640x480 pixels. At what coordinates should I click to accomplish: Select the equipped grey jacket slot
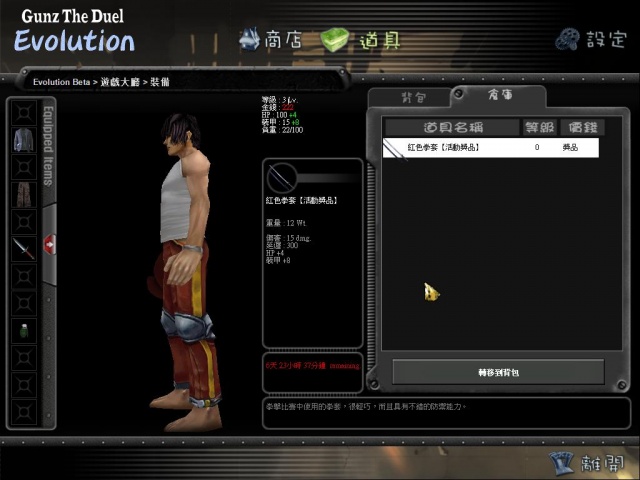click(x=24, y=141)
